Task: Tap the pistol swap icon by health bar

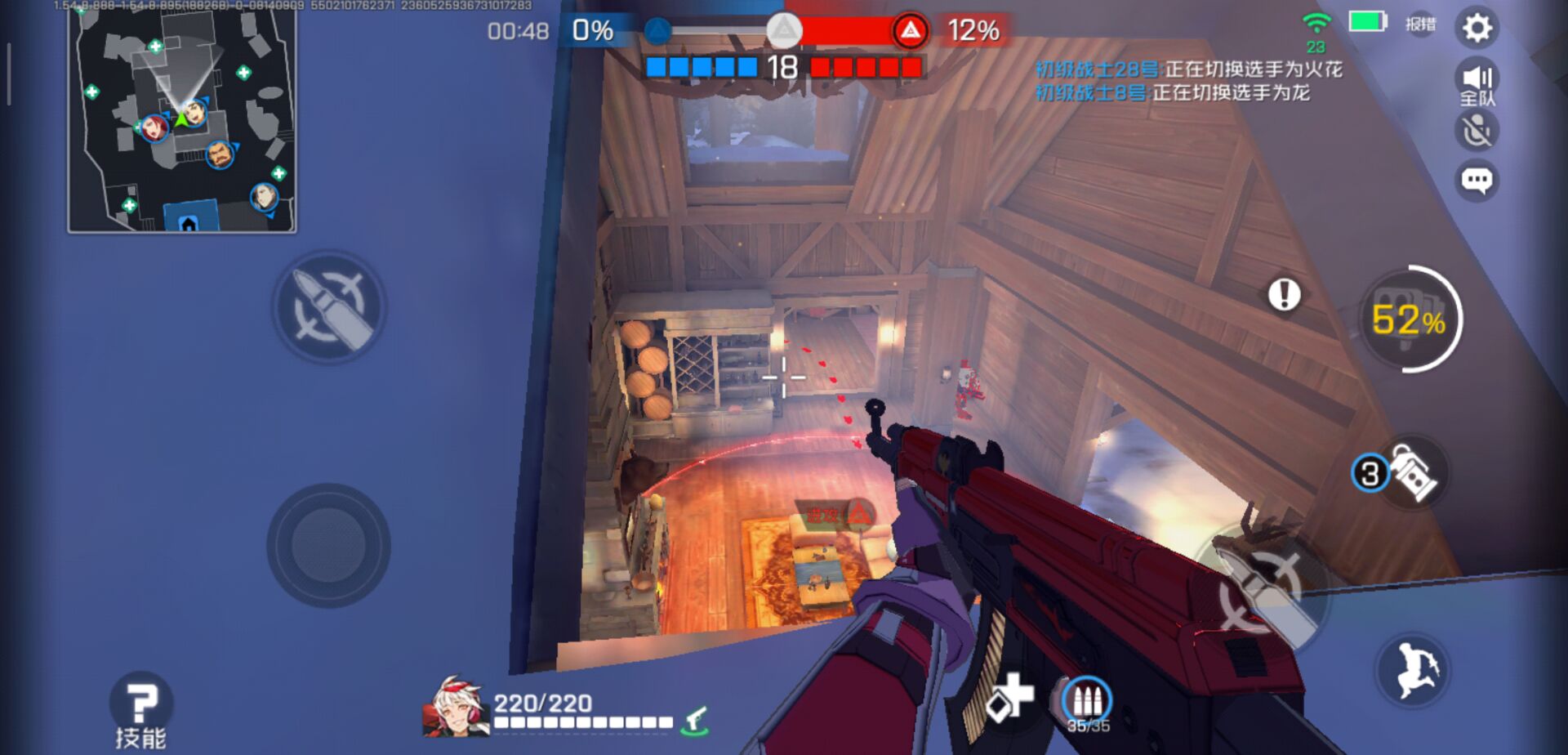Action: [x=697, y=719]
